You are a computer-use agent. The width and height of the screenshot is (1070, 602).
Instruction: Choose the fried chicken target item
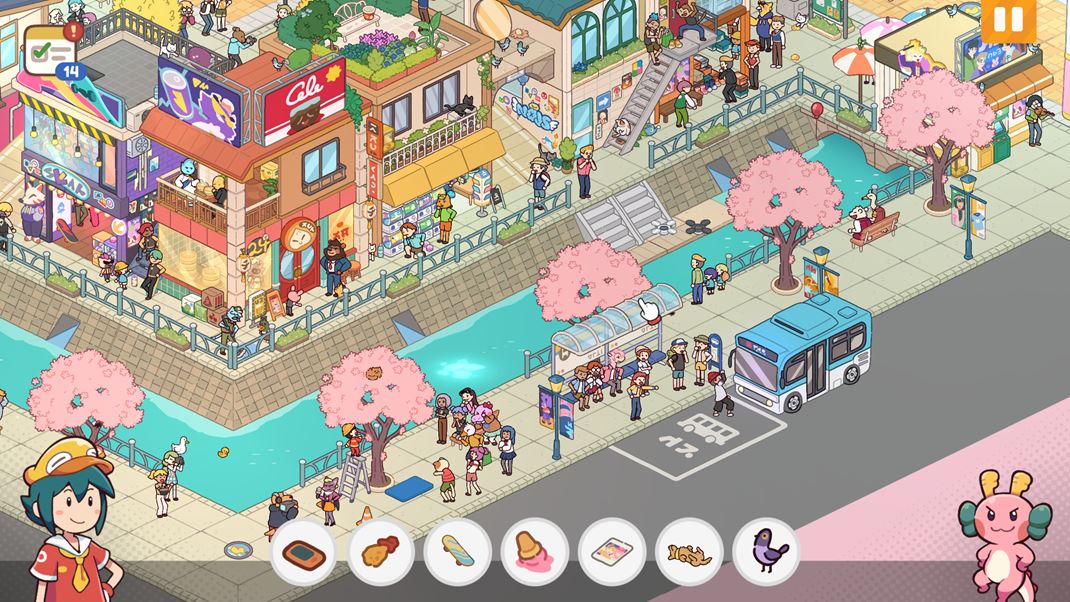click(x=380, y=552)
